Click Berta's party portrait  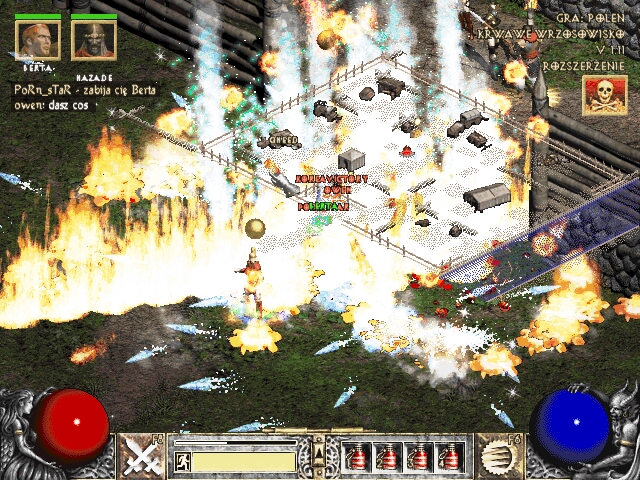point(37,40)
